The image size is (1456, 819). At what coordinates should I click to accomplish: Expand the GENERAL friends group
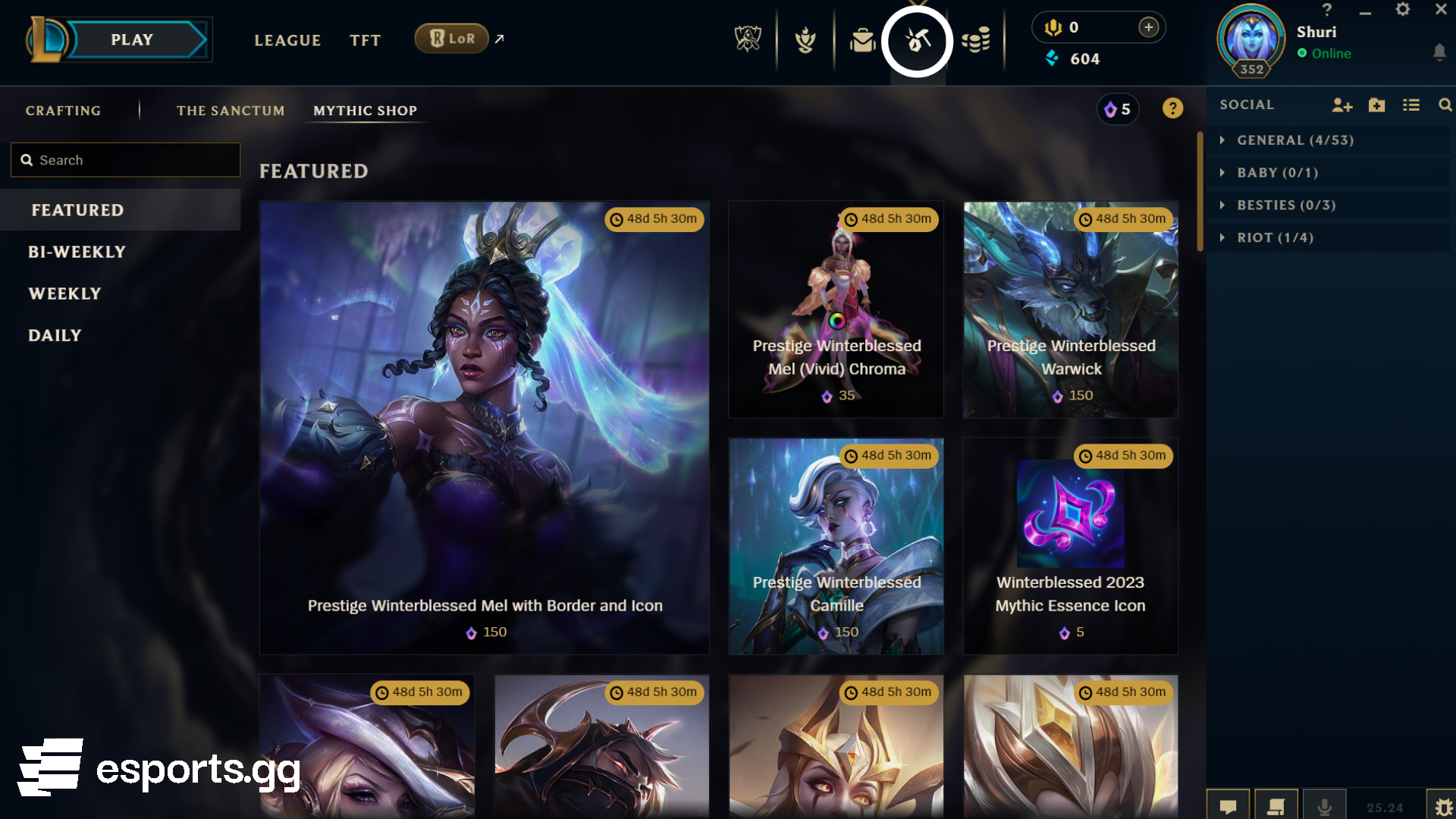pos(1295,140)
